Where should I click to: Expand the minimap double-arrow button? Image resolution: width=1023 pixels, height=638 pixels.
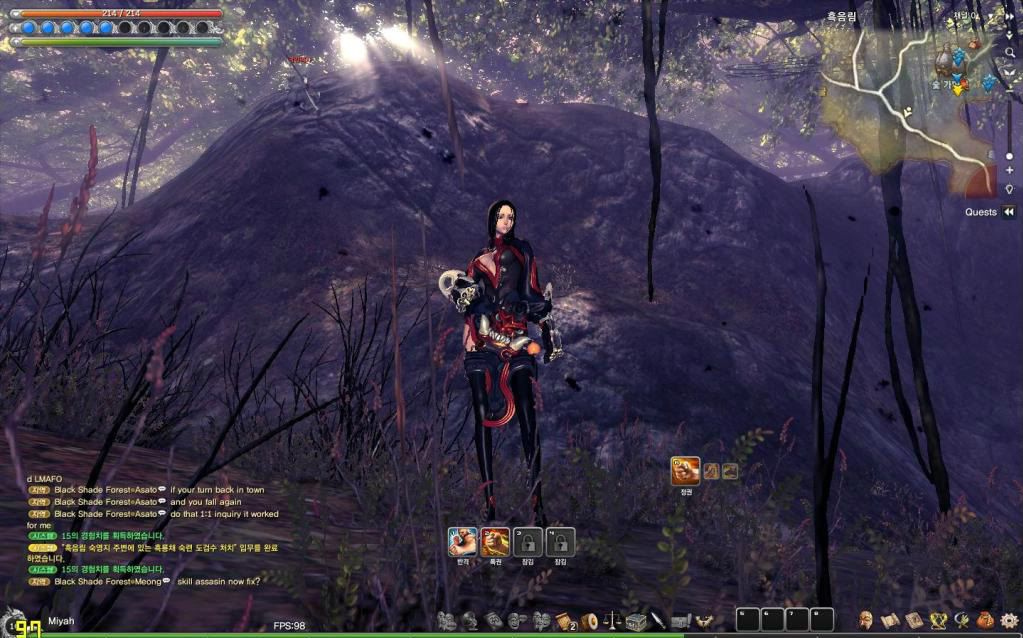pos(1009,17)
